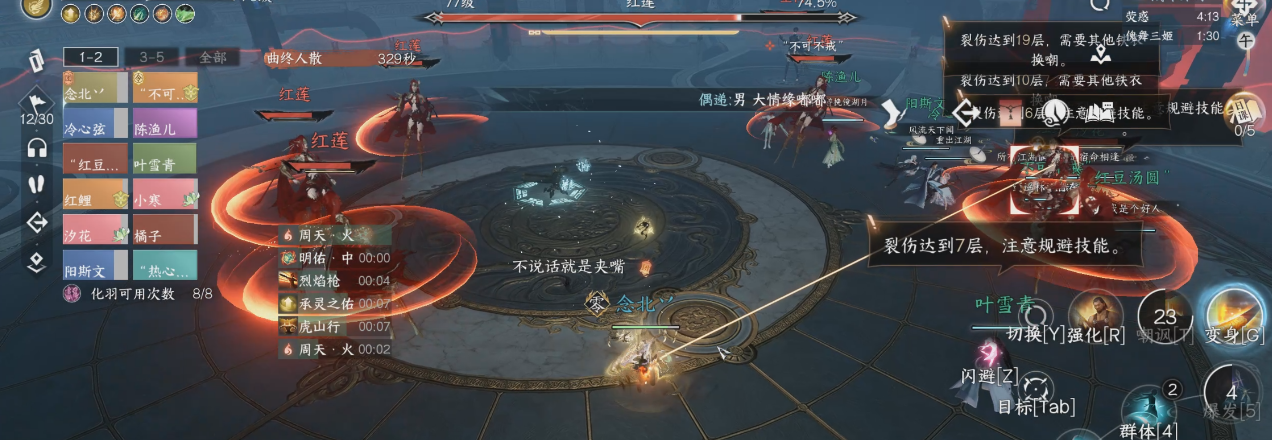The image size is (1272, 440).
Task: Use the 群体 group skill
Action: pos(1142,410)
